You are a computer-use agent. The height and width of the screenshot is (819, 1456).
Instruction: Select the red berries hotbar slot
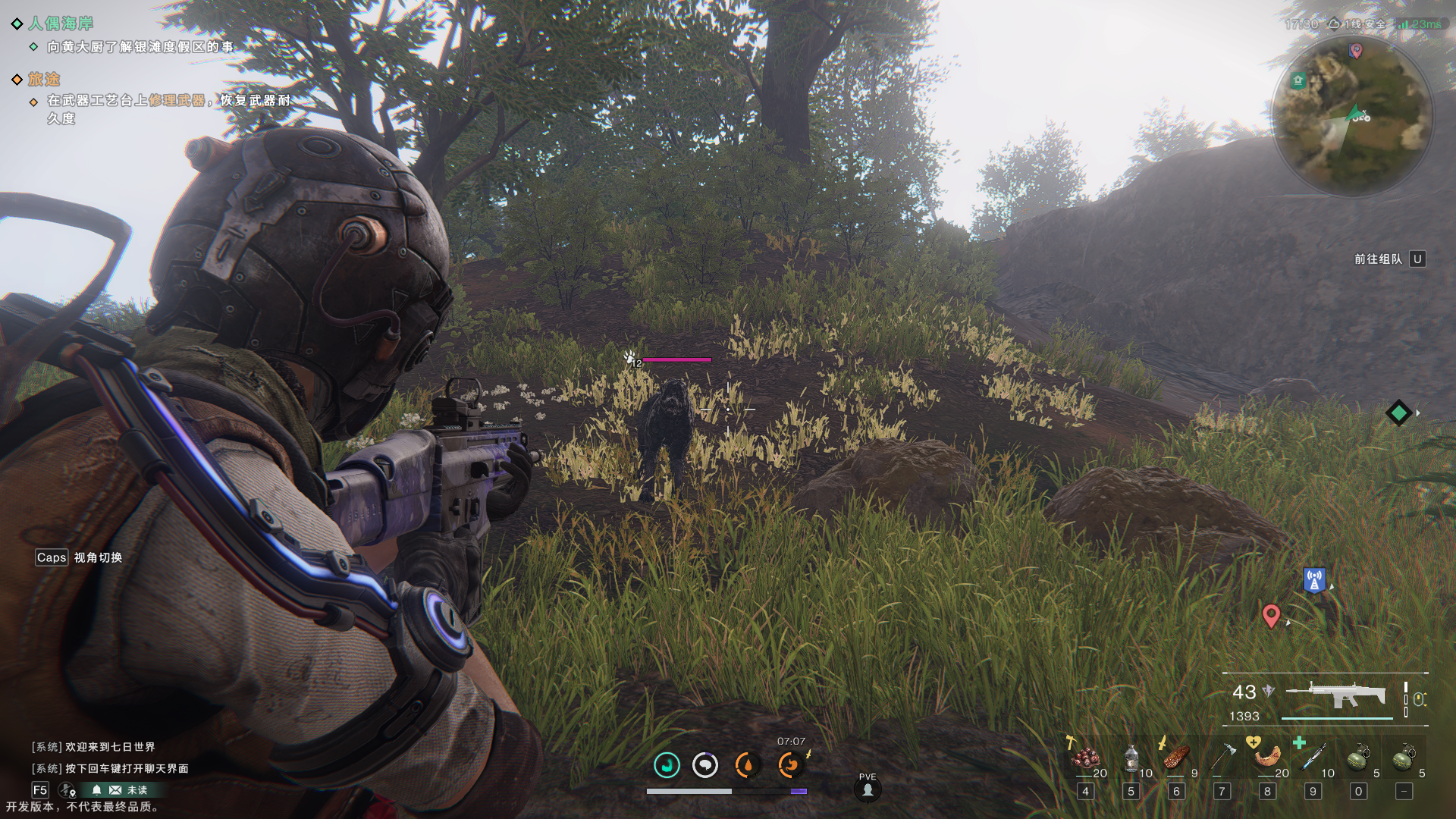[x=1086, y=758]
